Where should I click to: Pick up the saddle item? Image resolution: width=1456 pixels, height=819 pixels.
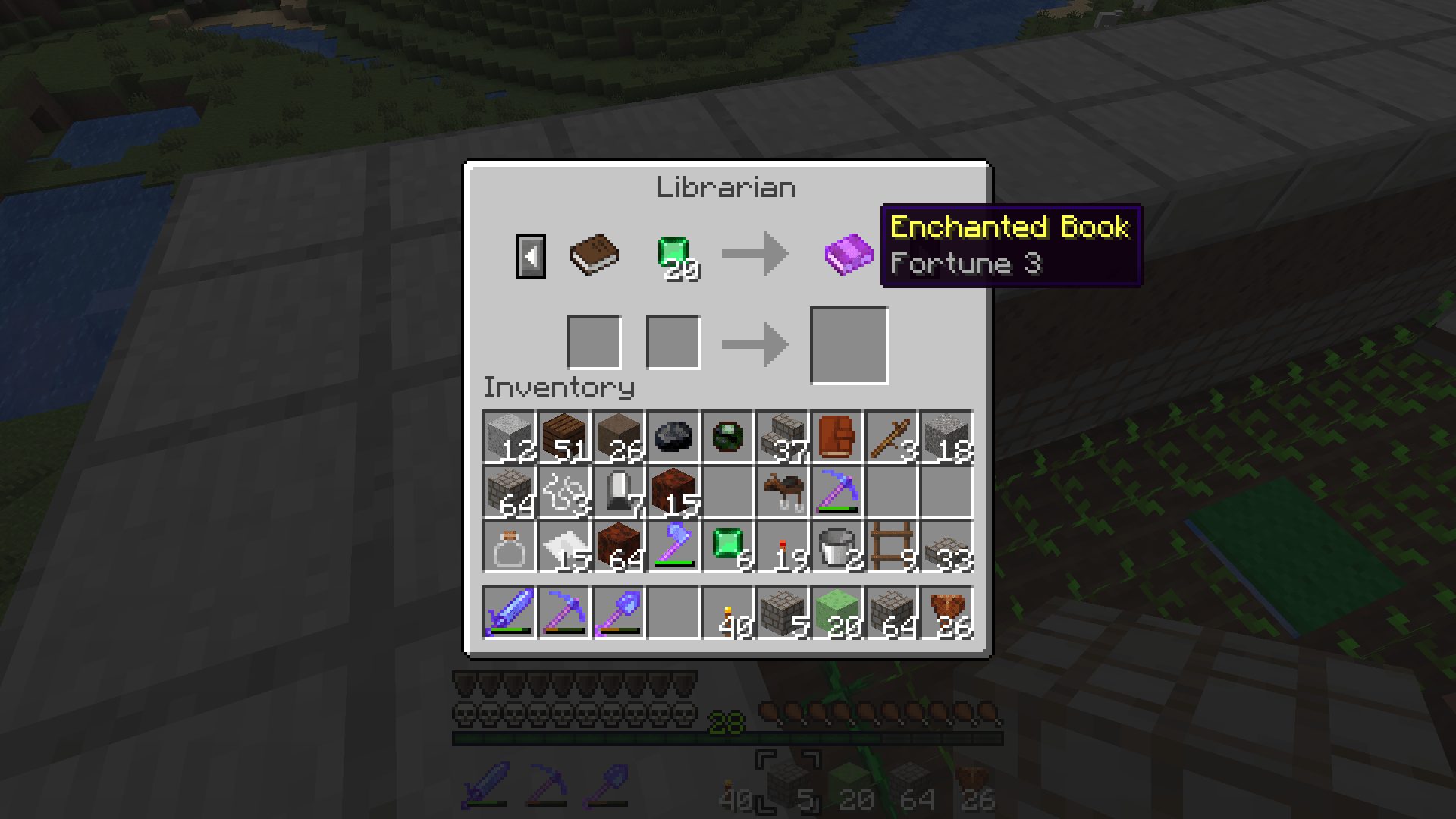(782, 491)
